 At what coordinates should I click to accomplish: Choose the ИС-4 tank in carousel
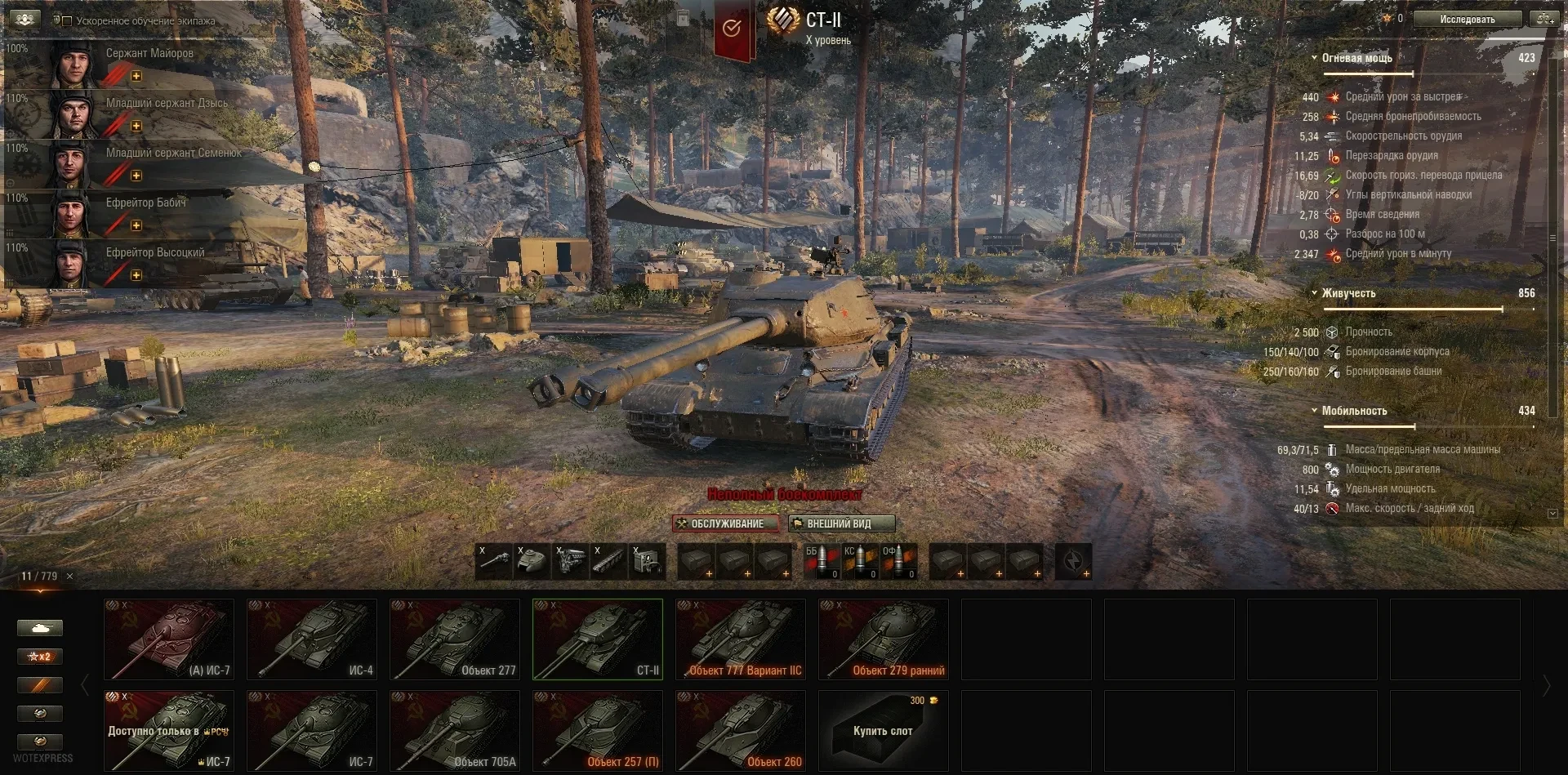312,639
